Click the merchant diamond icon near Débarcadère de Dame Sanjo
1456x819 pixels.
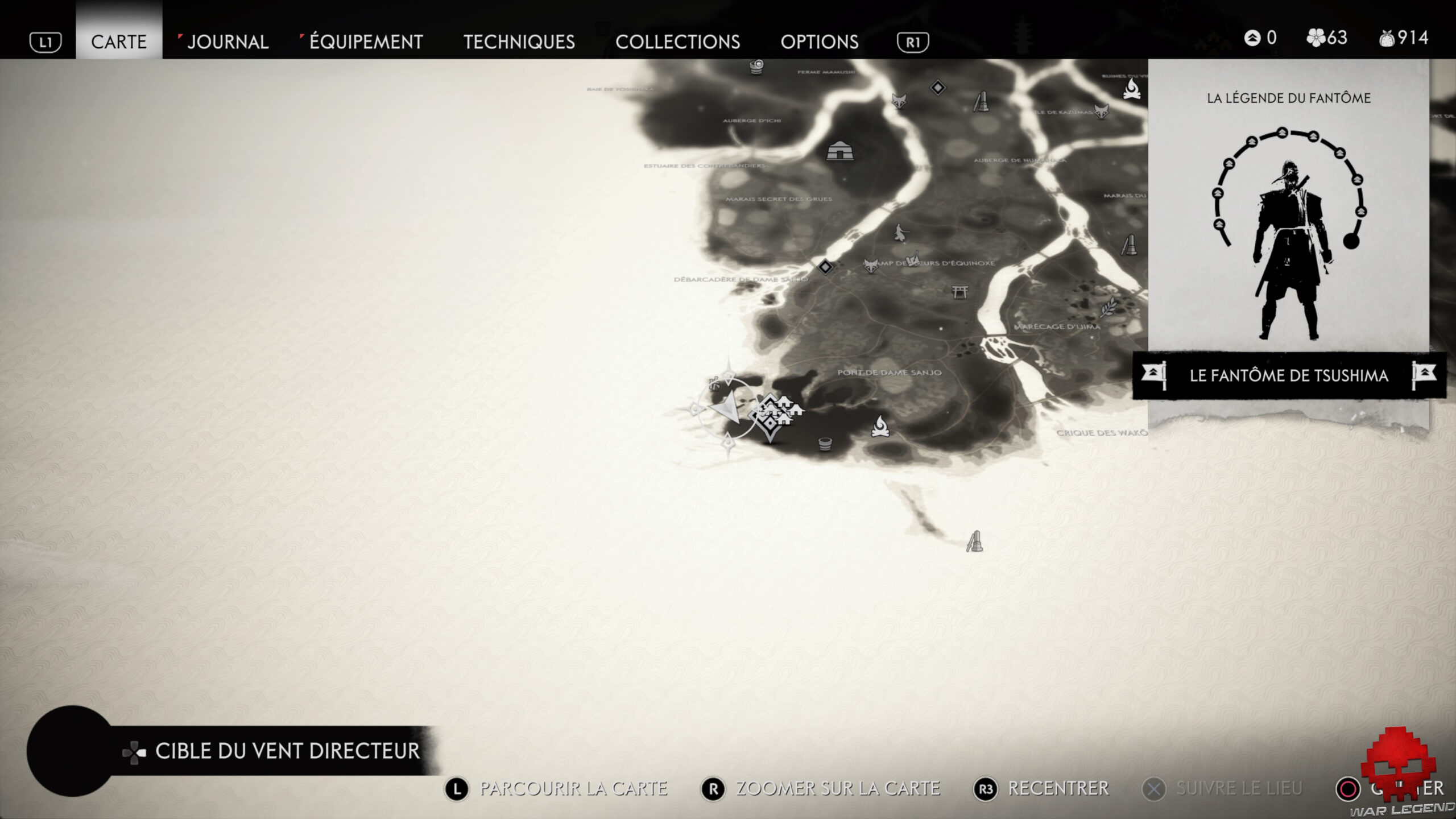826,268
